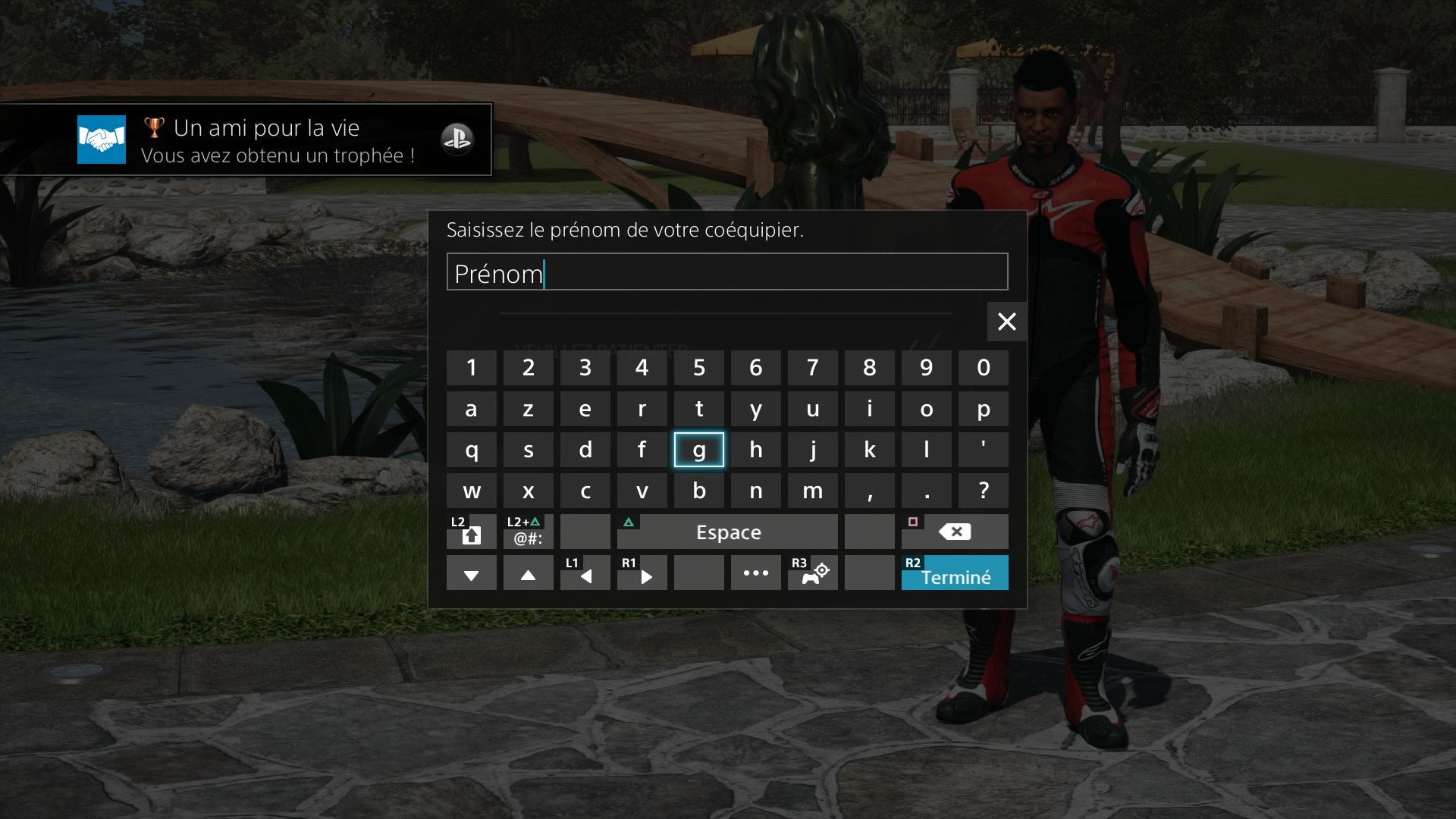Select the down-arrow key on the keyboard
The image size is (1456, 819).
point(471,573)
